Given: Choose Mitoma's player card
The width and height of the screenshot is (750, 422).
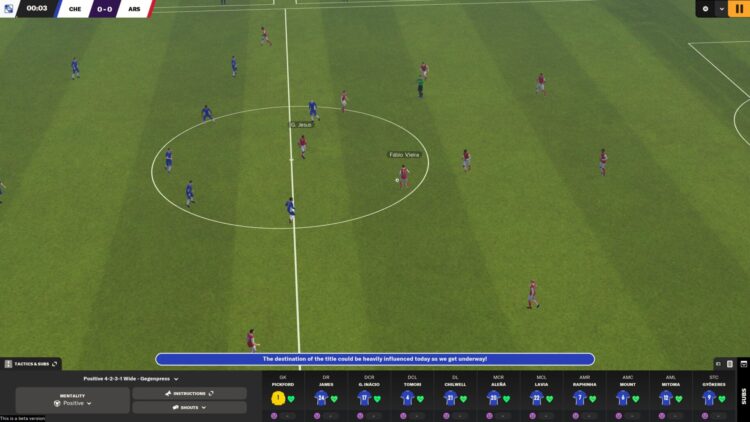Looking at the screenshot, I should click(x=666, y=398).
